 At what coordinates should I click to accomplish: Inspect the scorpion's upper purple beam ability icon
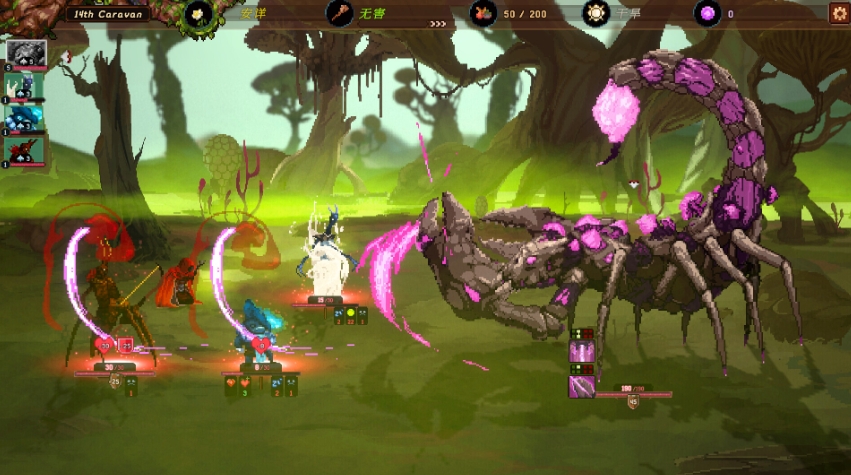click(582, 352)
